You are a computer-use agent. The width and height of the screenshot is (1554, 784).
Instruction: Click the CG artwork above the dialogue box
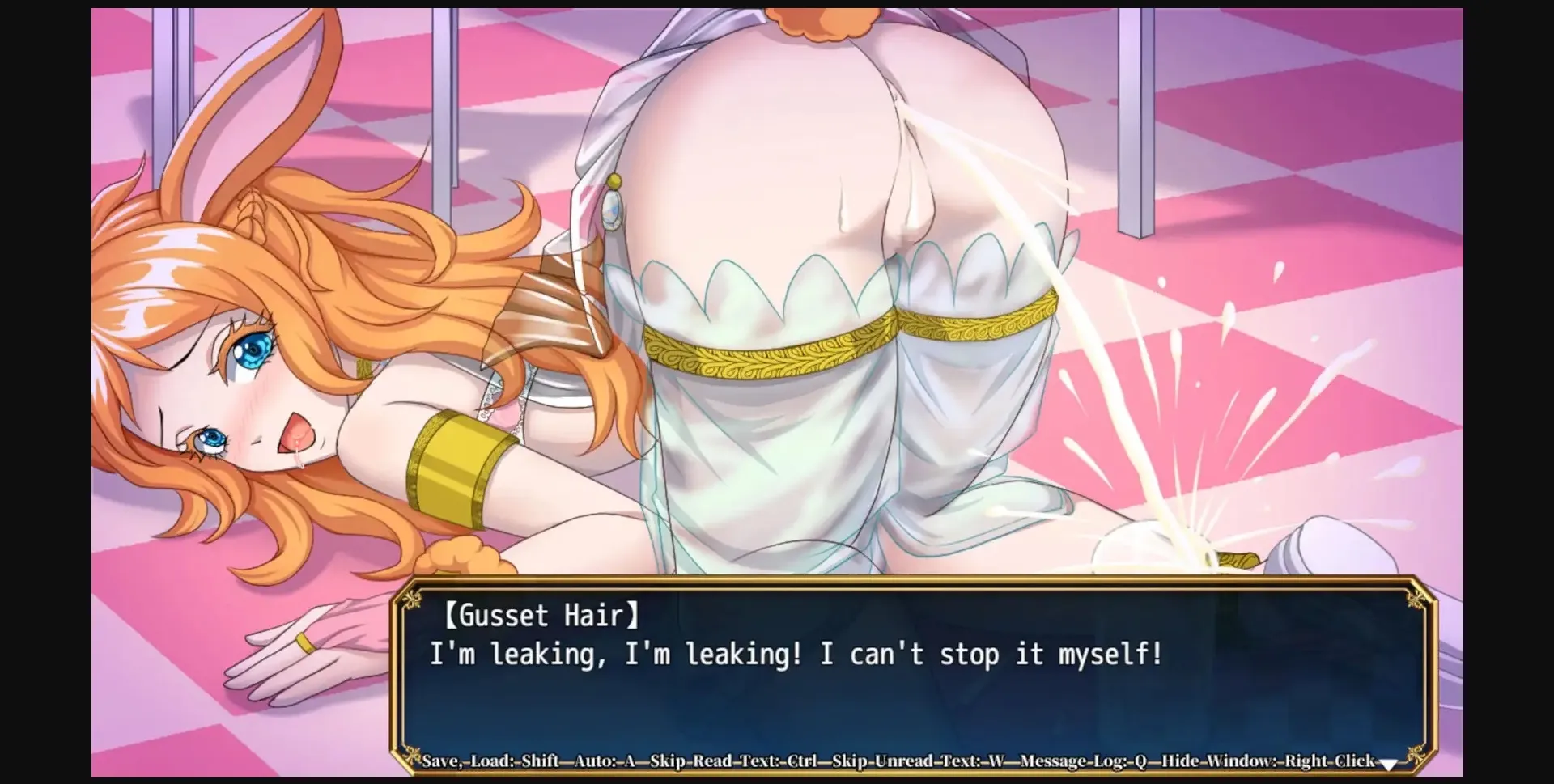tap(777, 283)
